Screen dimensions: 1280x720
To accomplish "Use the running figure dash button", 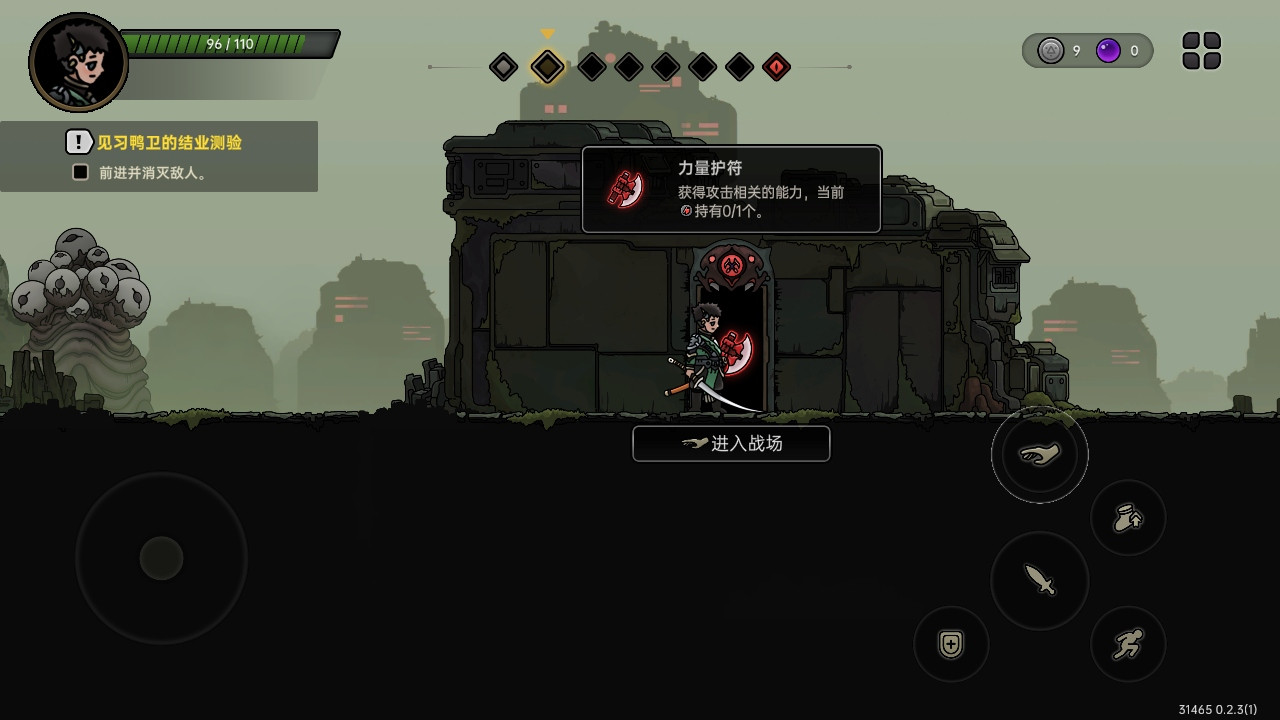I will (x=1128, y=644).
